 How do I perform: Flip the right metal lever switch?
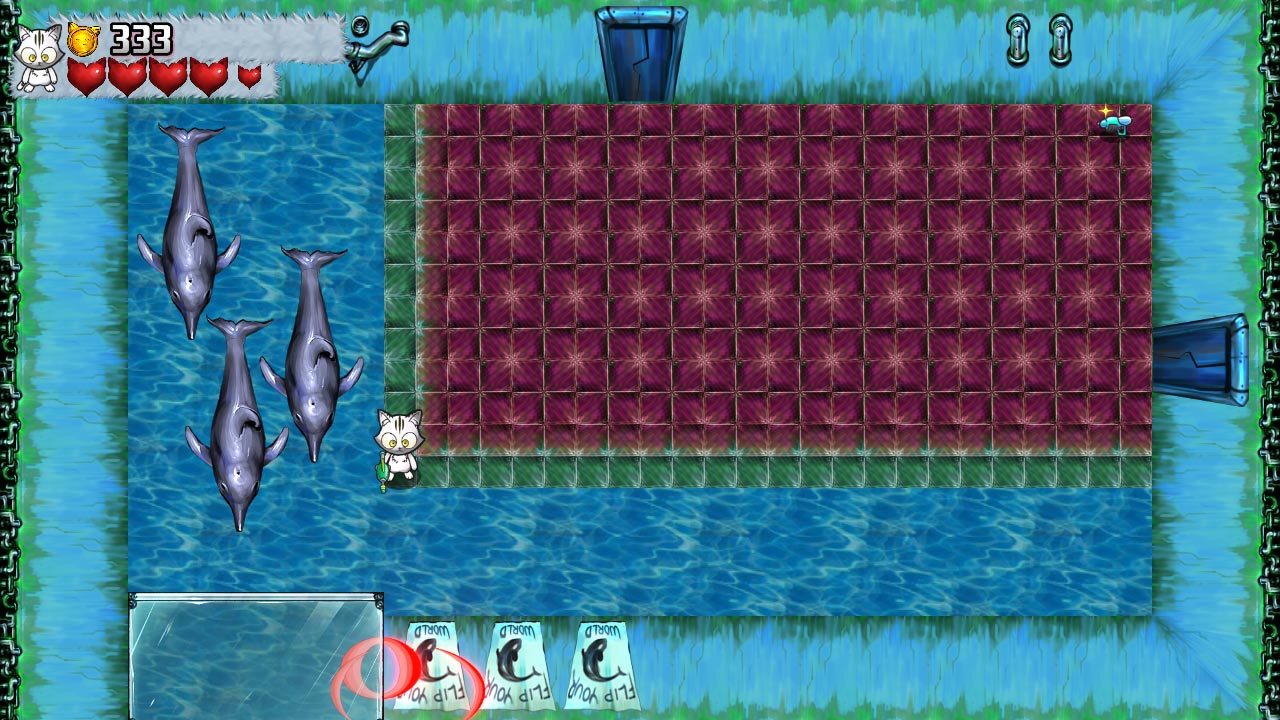(x=1058, y=40)
